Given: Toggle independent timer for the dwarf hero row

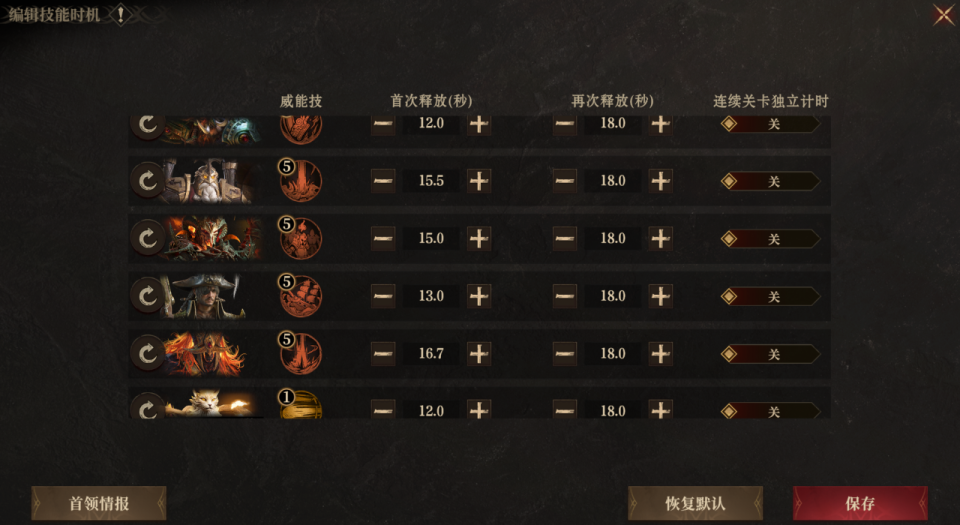Looking at the screenshot, I should pos(771,181).
